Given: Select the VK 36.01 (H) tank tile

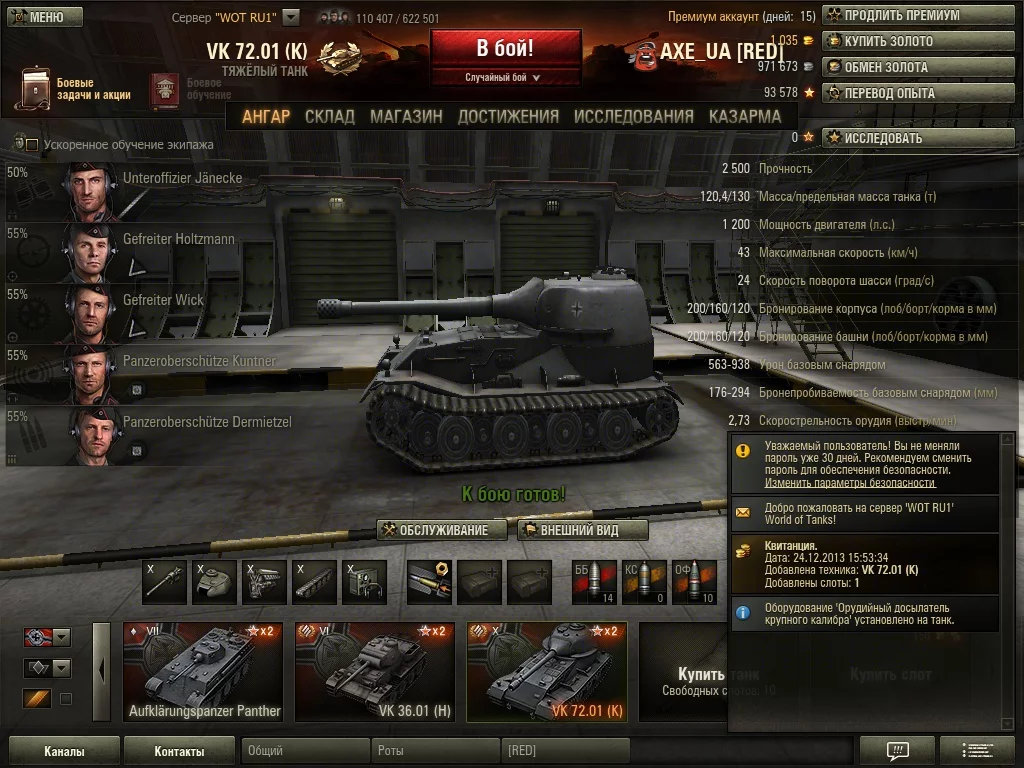Looking at the screenshot, I should coord(375,672).
